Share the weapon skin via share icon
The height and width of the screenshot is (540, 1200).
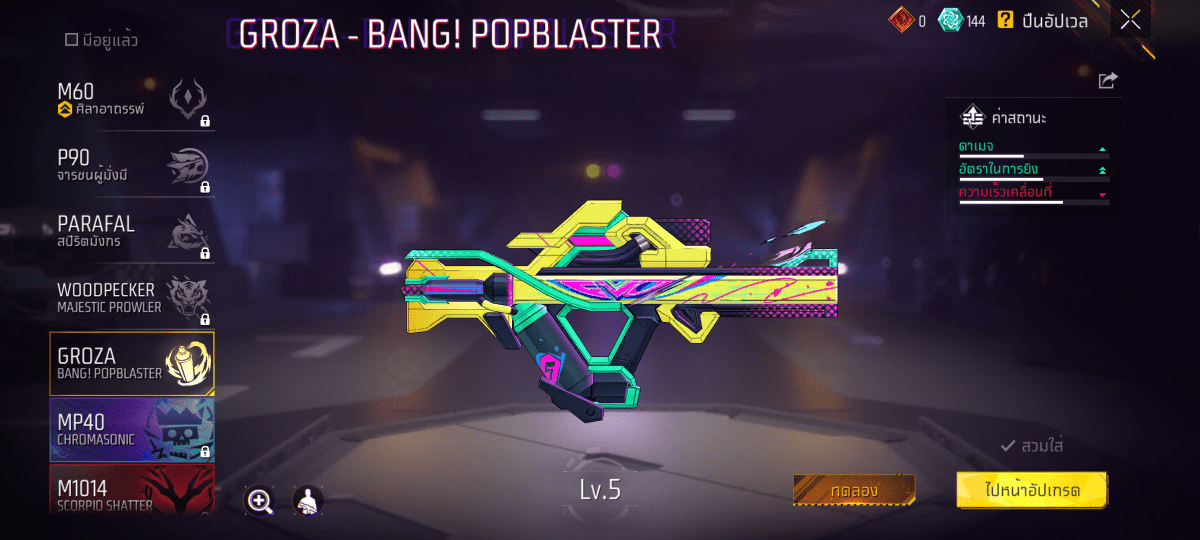pos(1107,81)
